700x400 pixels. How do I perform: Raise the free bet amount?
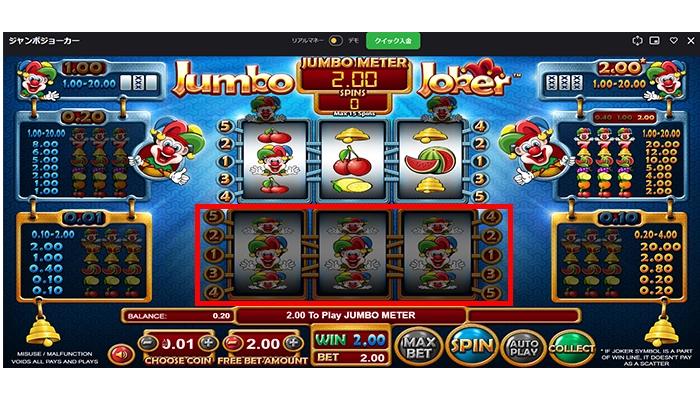[x=295, y=343]
